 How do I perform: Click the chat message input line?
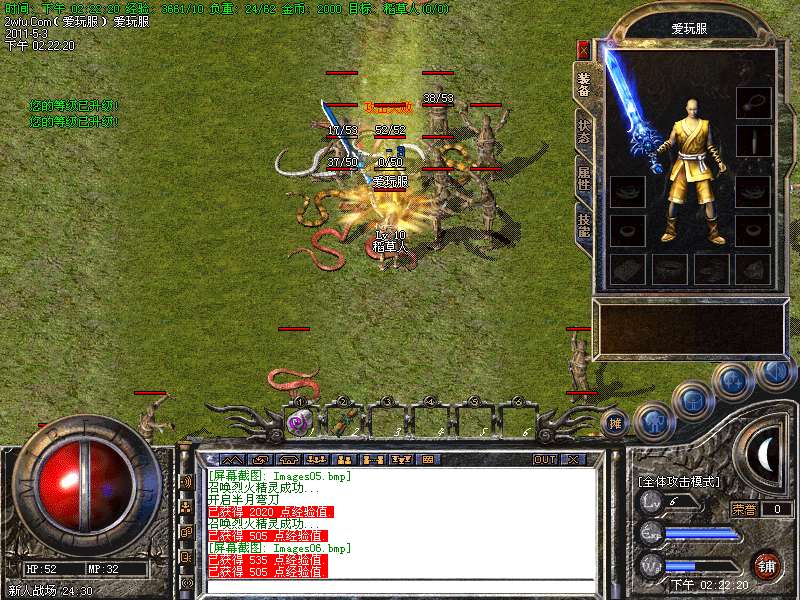[x=400, y=586]
